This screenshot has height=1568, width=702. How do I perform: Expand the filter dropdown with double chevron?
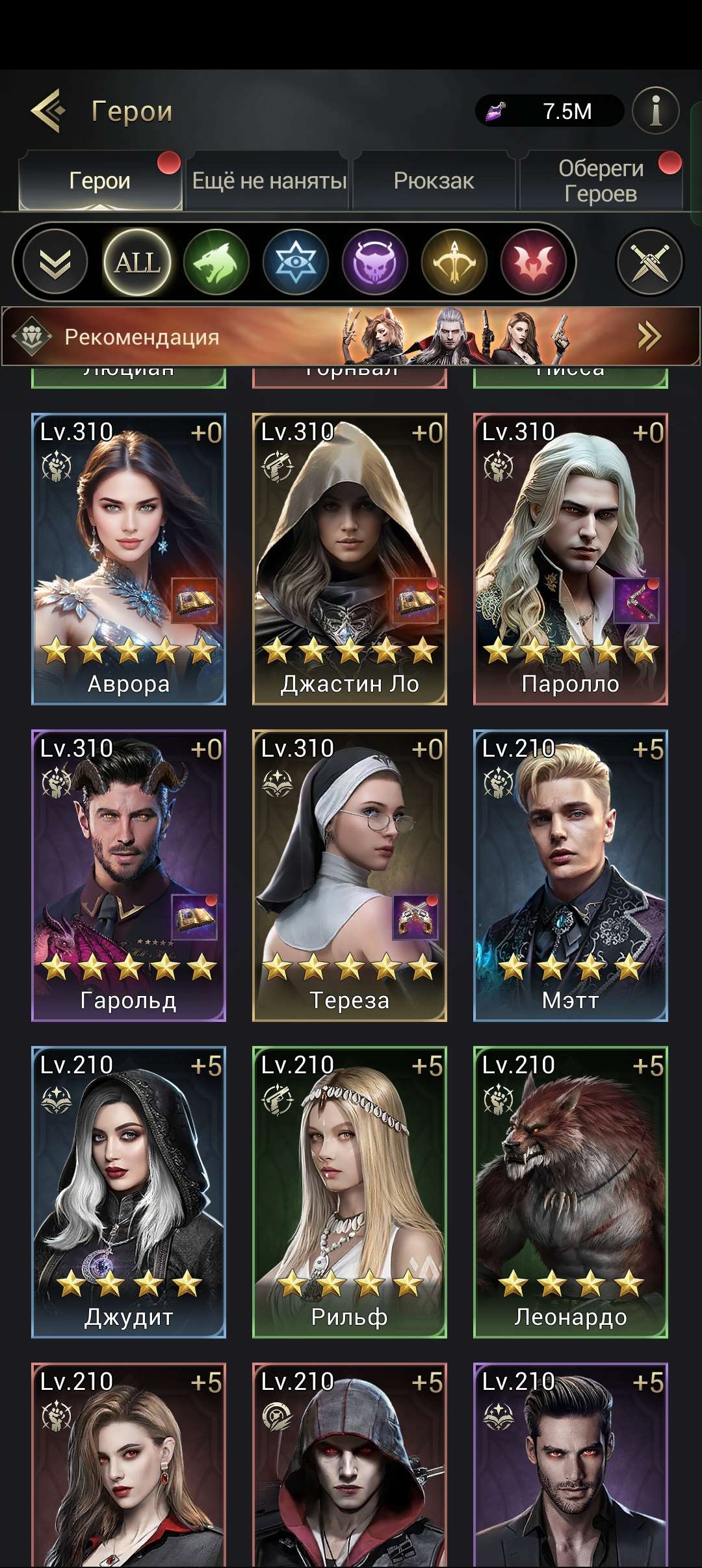coord(55,263)
